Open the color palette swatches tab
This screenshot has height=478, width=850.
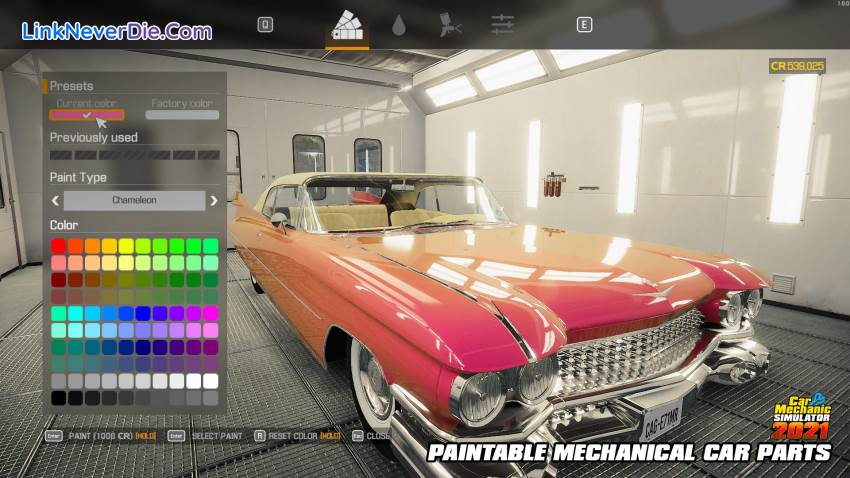347,25
